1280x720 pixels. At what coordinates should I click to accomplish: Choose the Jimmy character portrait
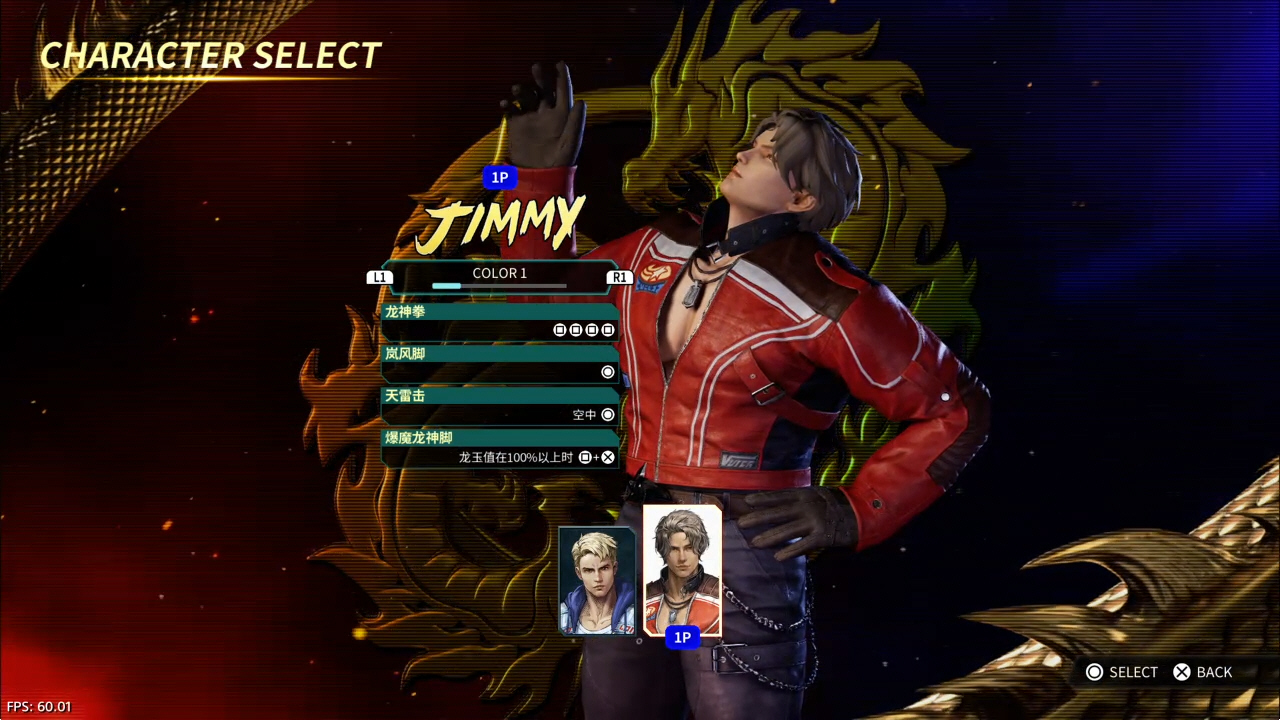(682, 570)
